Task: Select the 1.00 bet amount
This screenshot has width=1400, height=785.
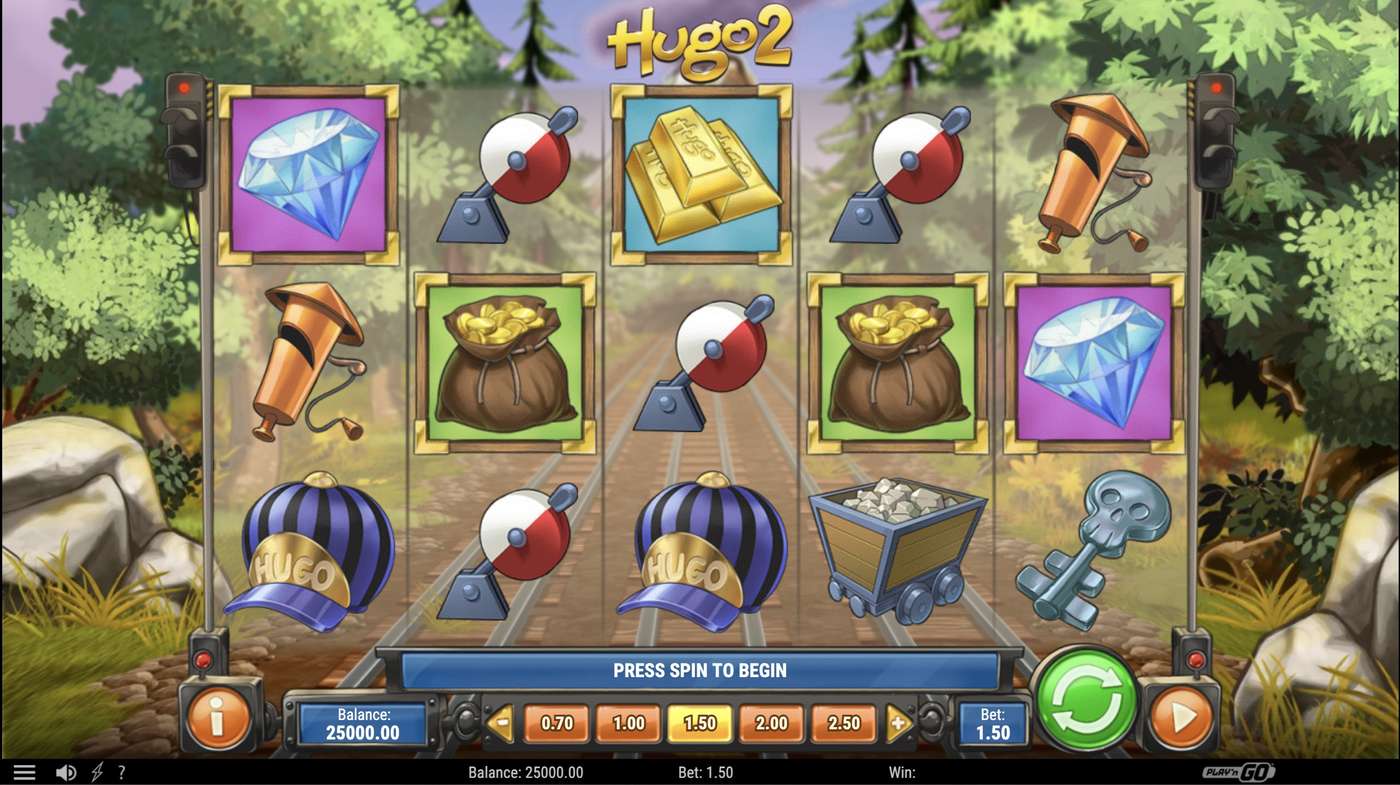Action: click(627, 722)
